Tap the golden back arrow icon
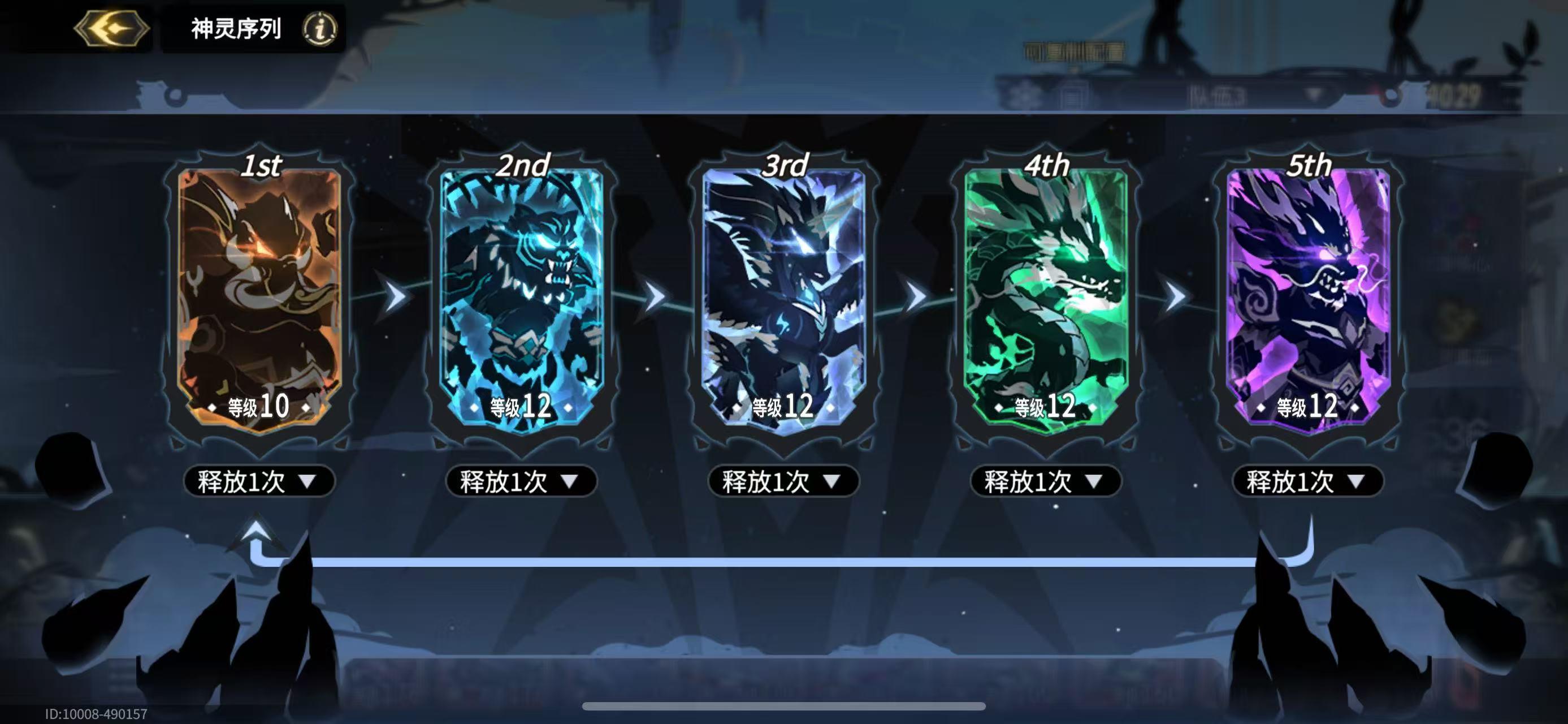The height and width of the screenshot is (724, 1568). [x=111, y=27]
